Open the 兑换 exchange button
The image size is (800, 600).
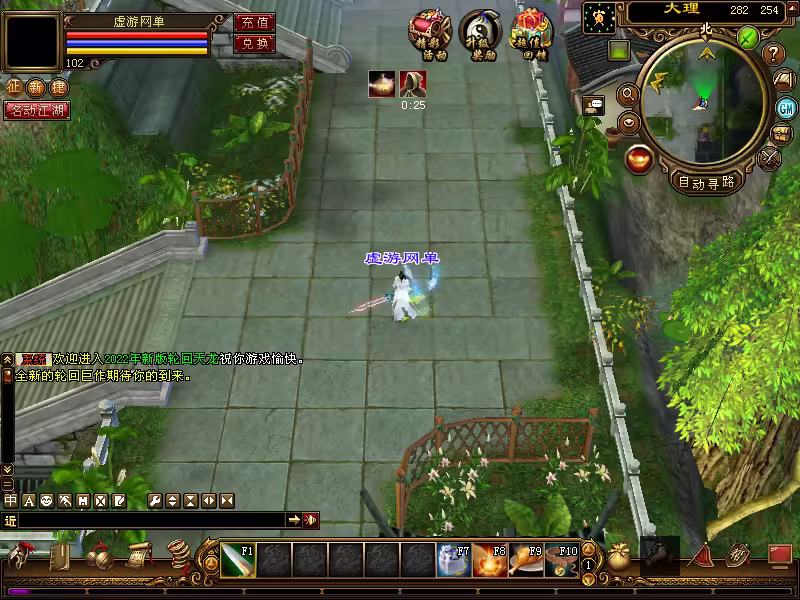254,43
